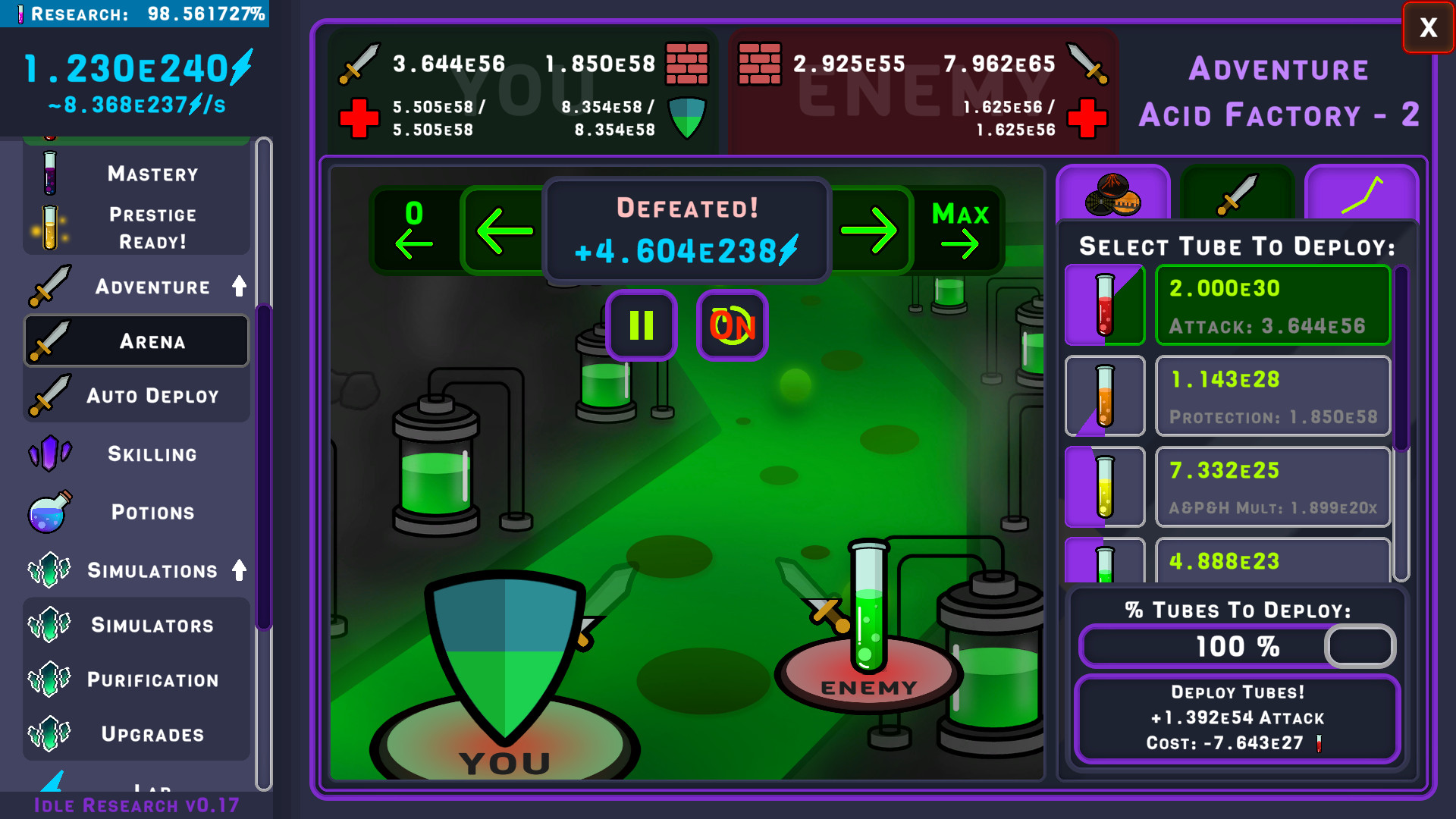The image size is (1456, 819).
Task: Open the Auto Deploy menu entry
Action: pos(136,395)
